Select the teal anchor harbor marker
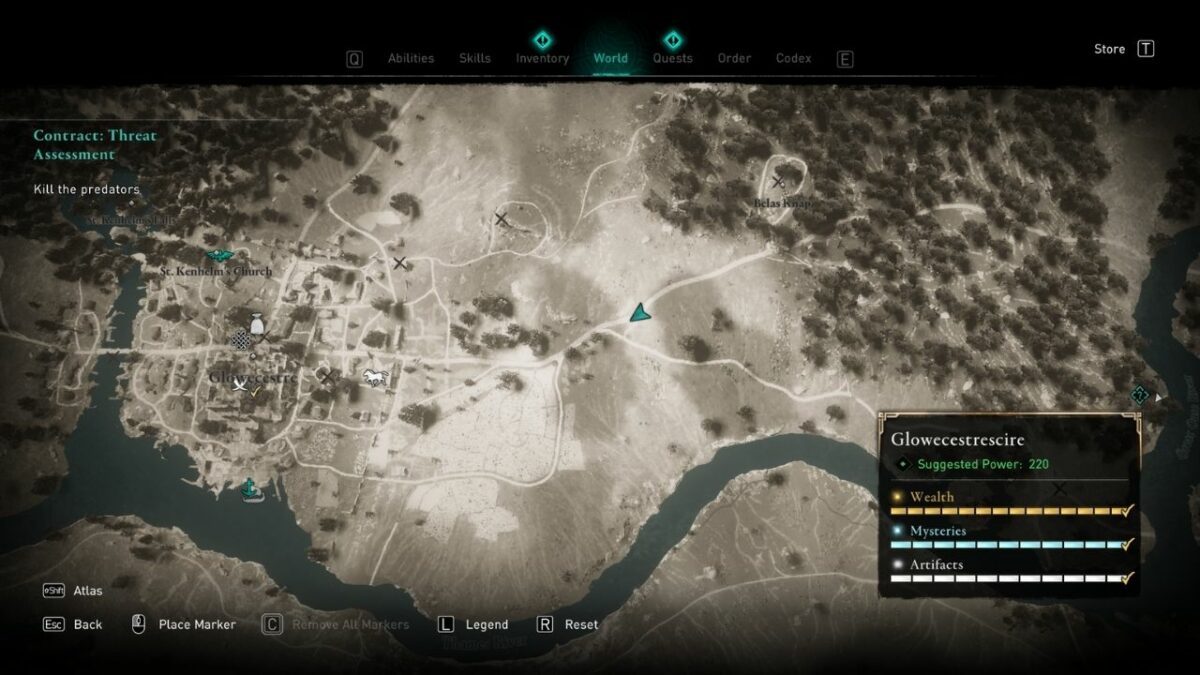1200x675 pixels. [249, 488]
